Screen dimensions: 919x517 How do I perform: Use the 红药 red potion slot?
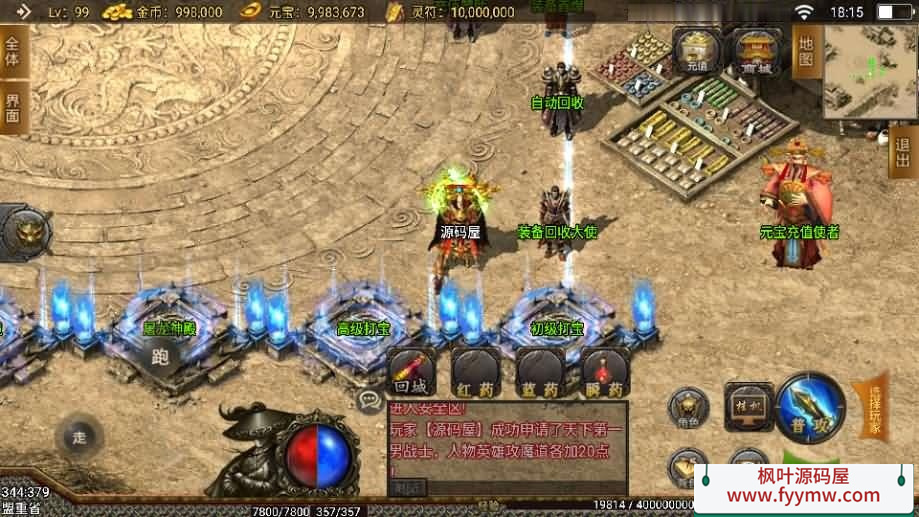coord(475,372)
